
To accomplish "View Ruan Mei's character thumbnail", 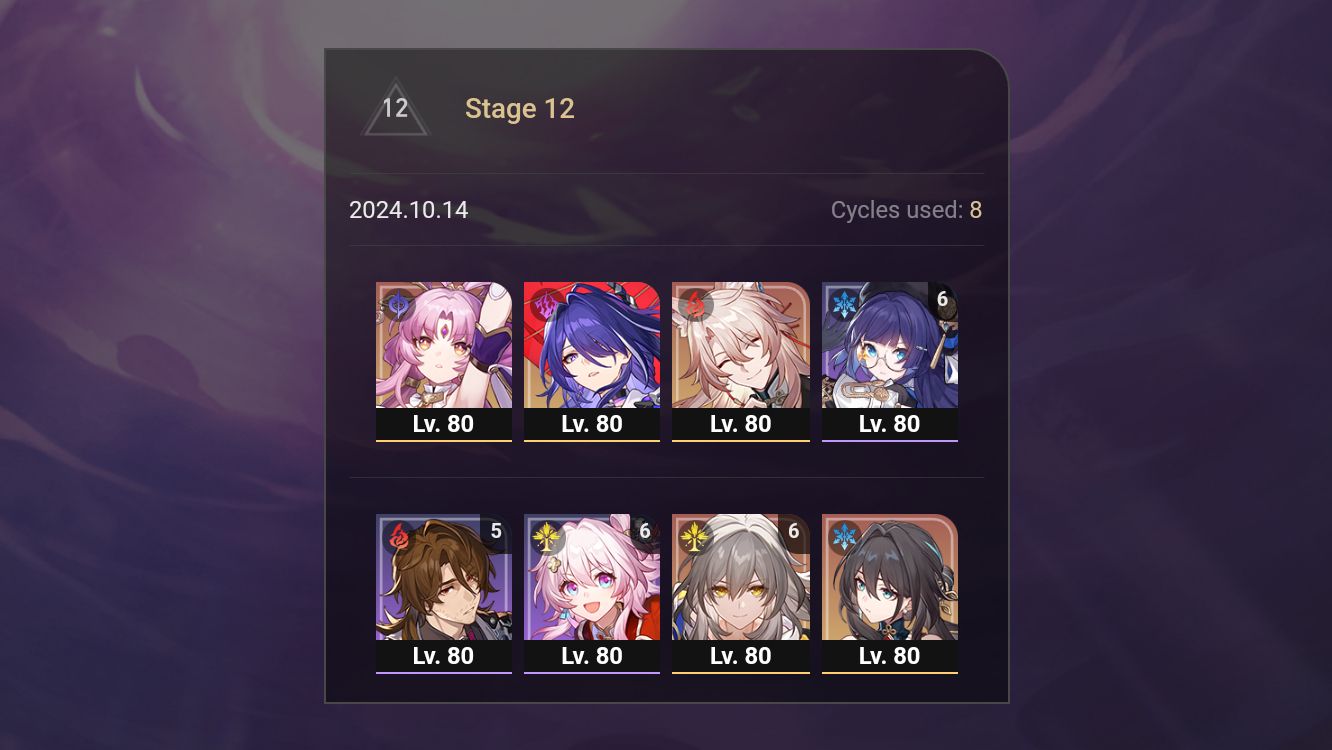I will pos(889,578).
